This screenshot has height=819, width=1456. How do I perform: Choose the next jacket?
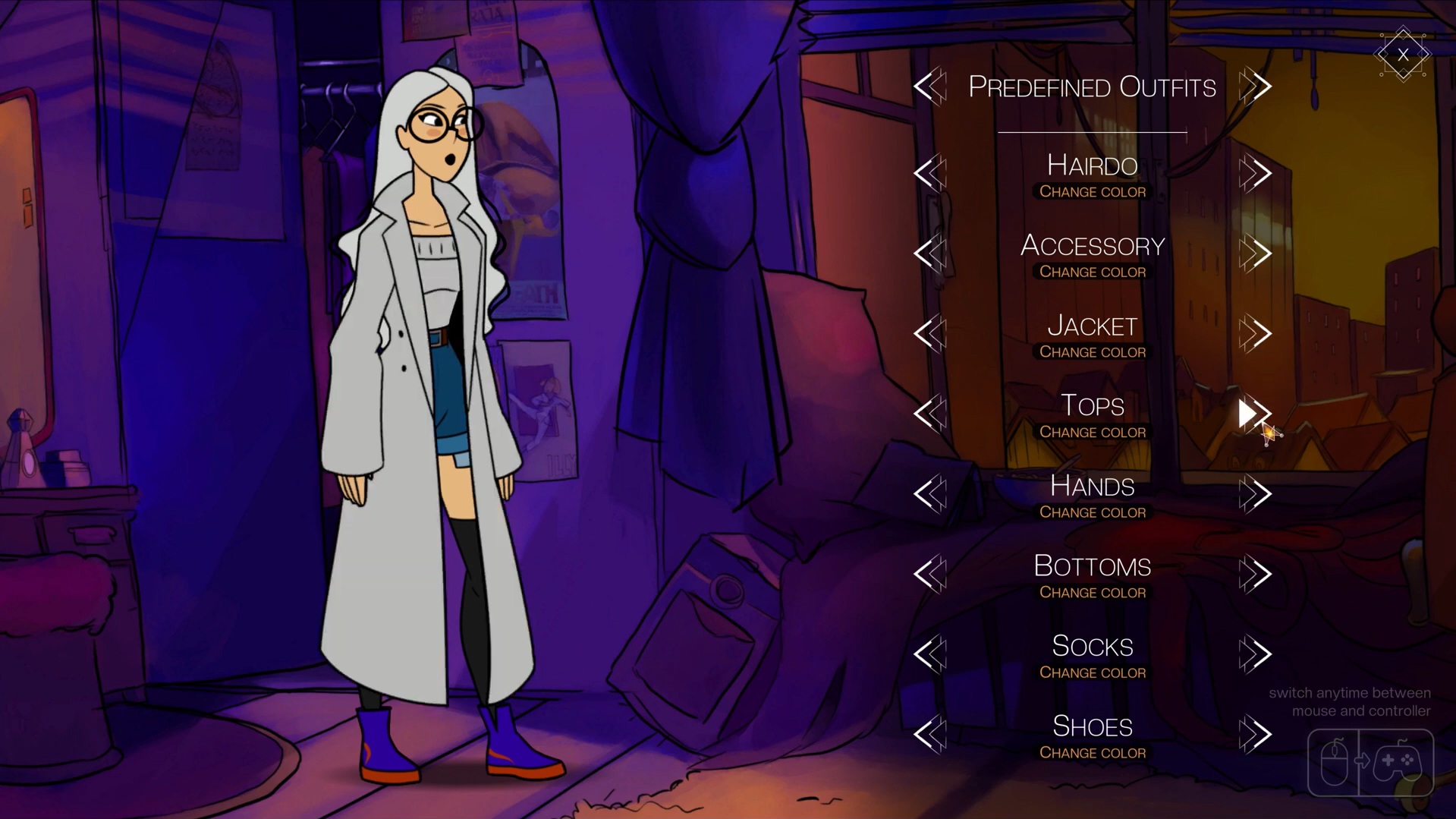tap(1256, 334)
